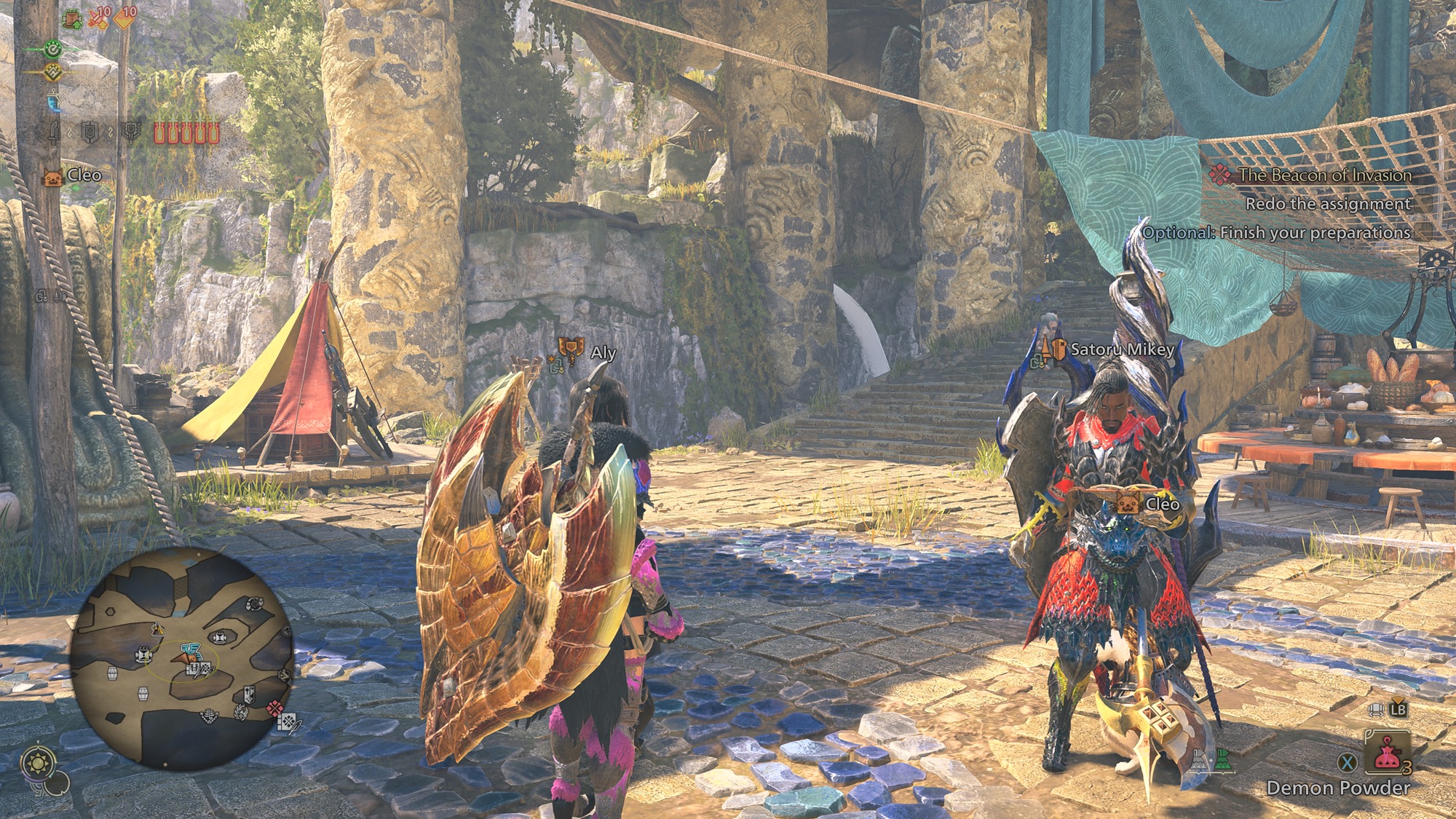Screen dimensions: 1456x819
Task: Click The Beacon of Invasion quest title
Action: (x=1324, y=175)
